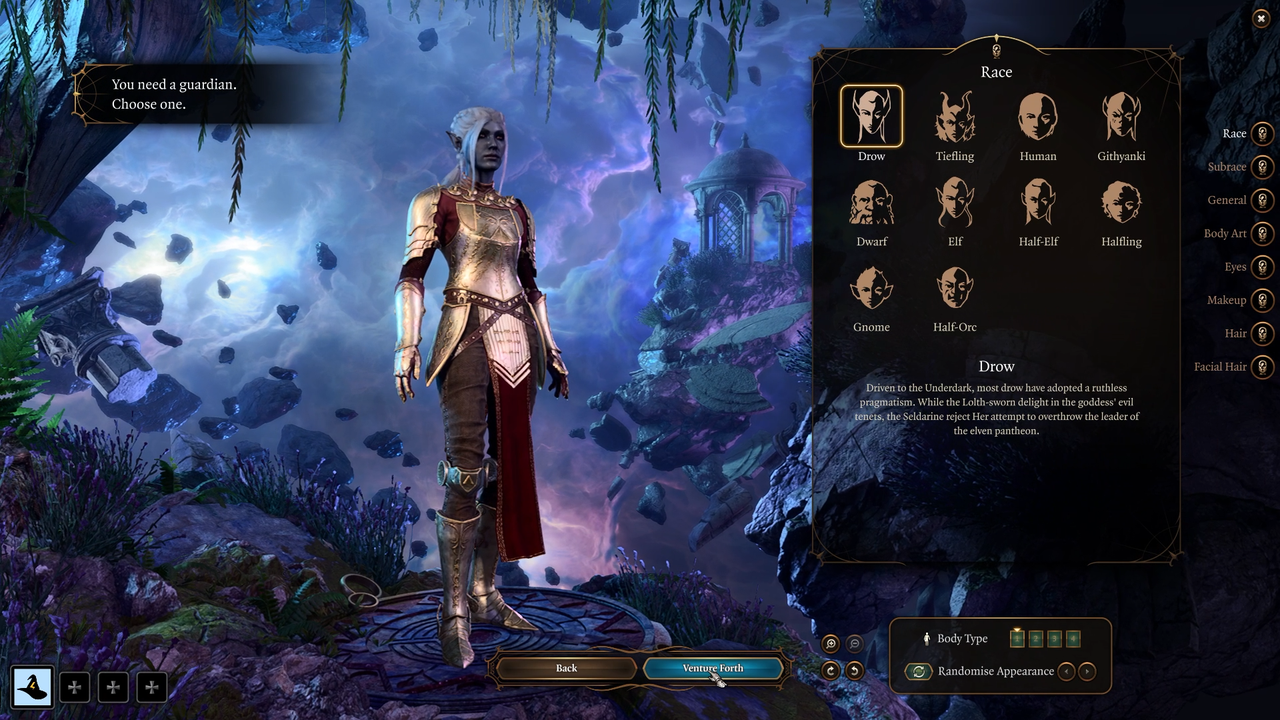Select the Elf race

coord(954,199)
